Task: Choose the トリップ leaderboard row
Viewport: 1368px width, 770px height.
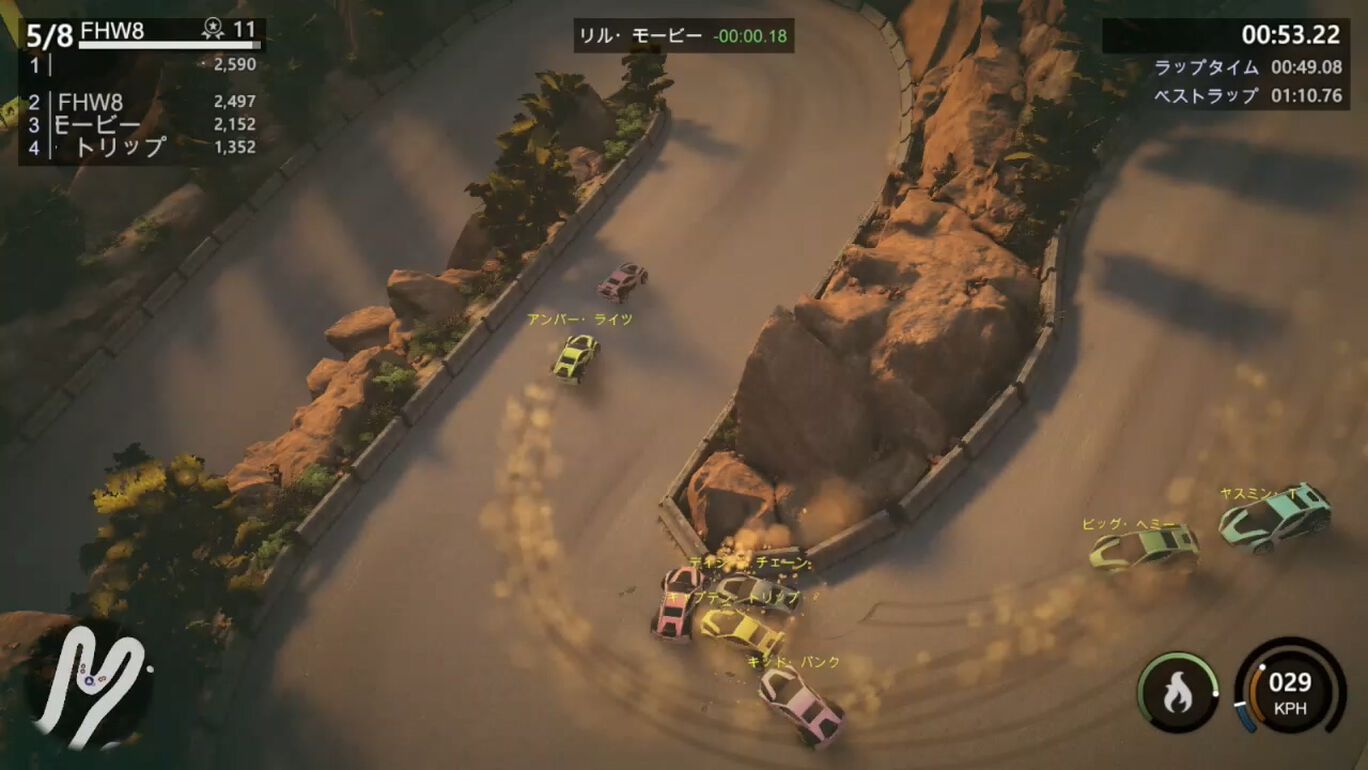Action: point(140,148)
